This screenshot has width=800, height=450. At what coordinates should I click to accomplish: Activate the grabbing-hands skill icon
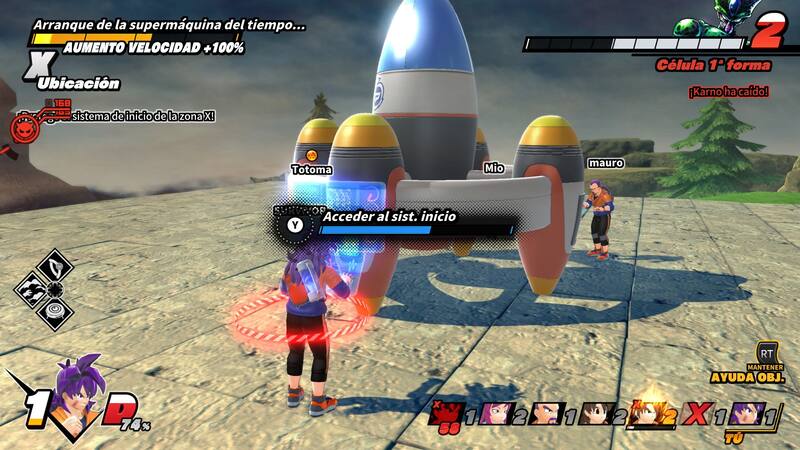click(x=33, y=290)
